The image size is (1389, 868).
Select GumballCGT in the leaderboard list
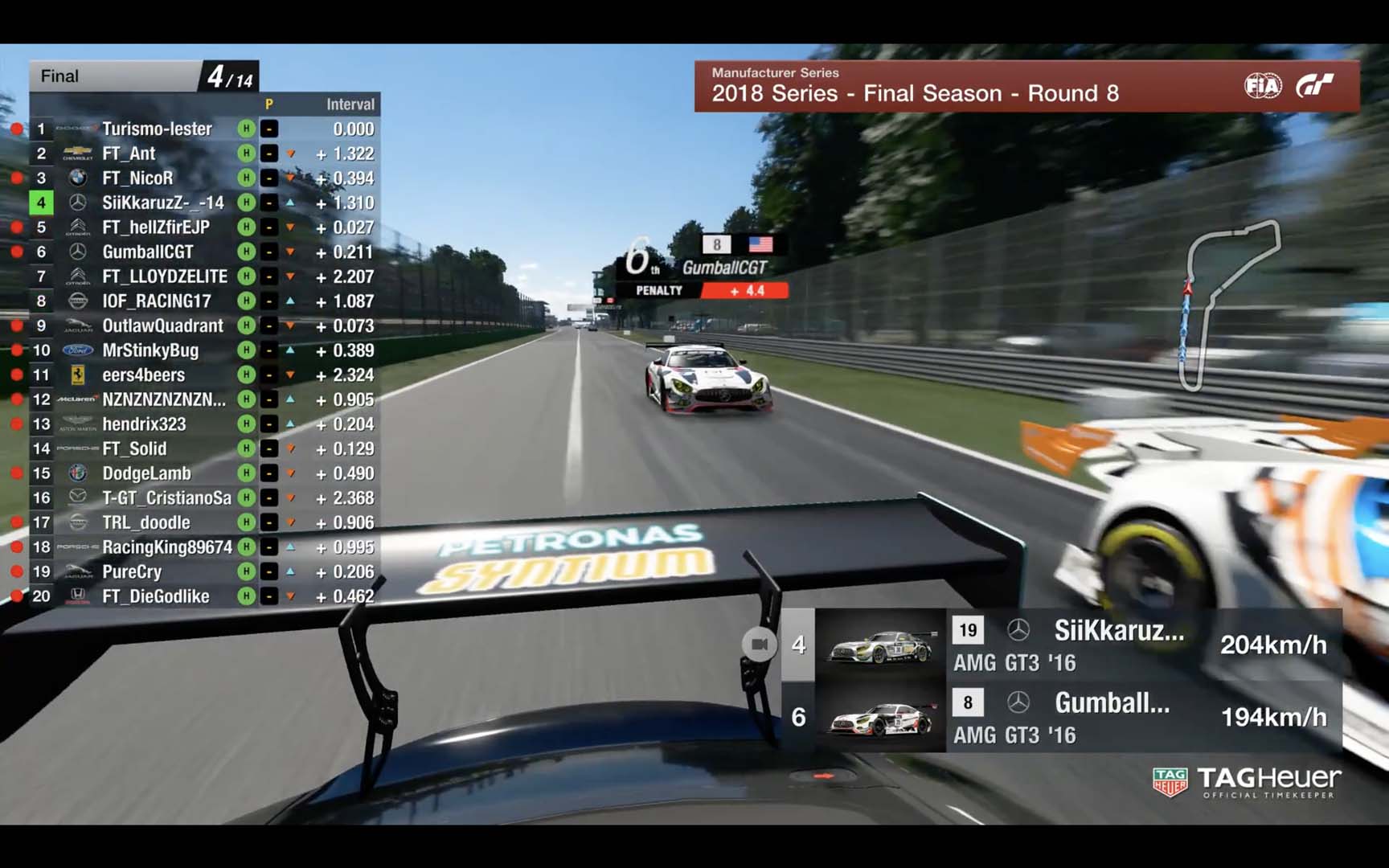pyautogui.click(x=147, y=252)
